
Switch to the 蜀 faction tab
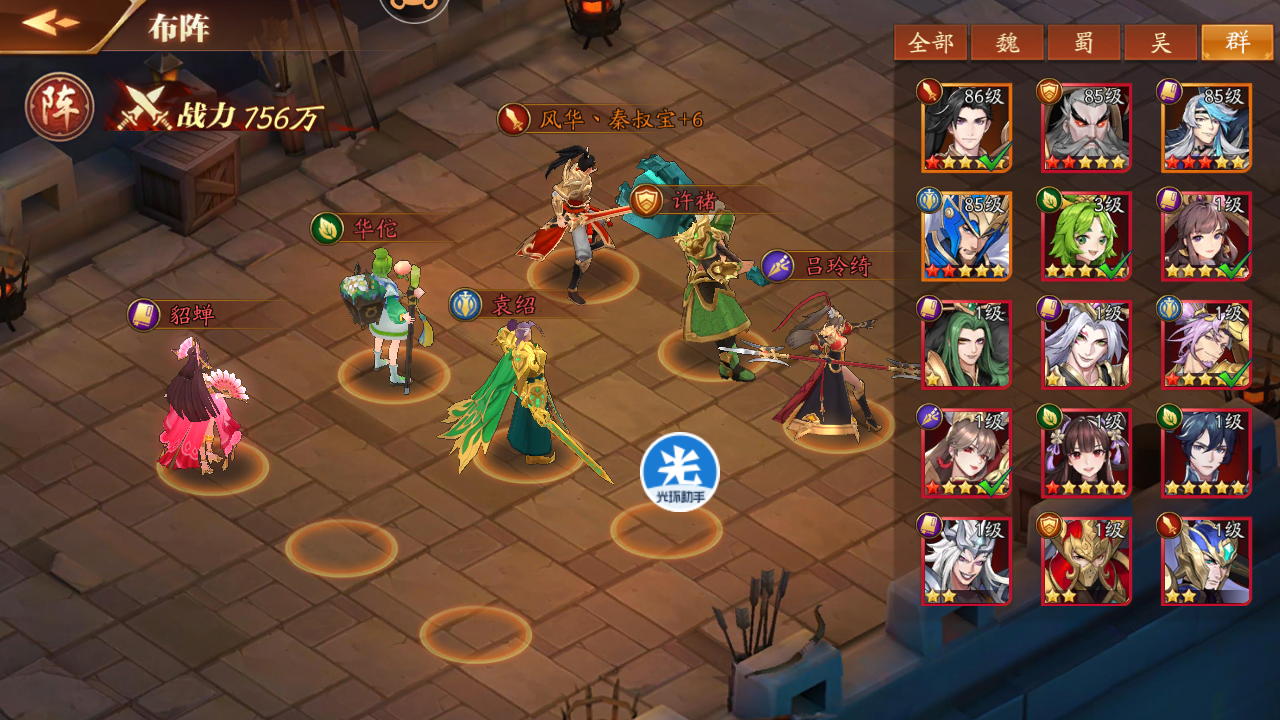point(1084,43)
